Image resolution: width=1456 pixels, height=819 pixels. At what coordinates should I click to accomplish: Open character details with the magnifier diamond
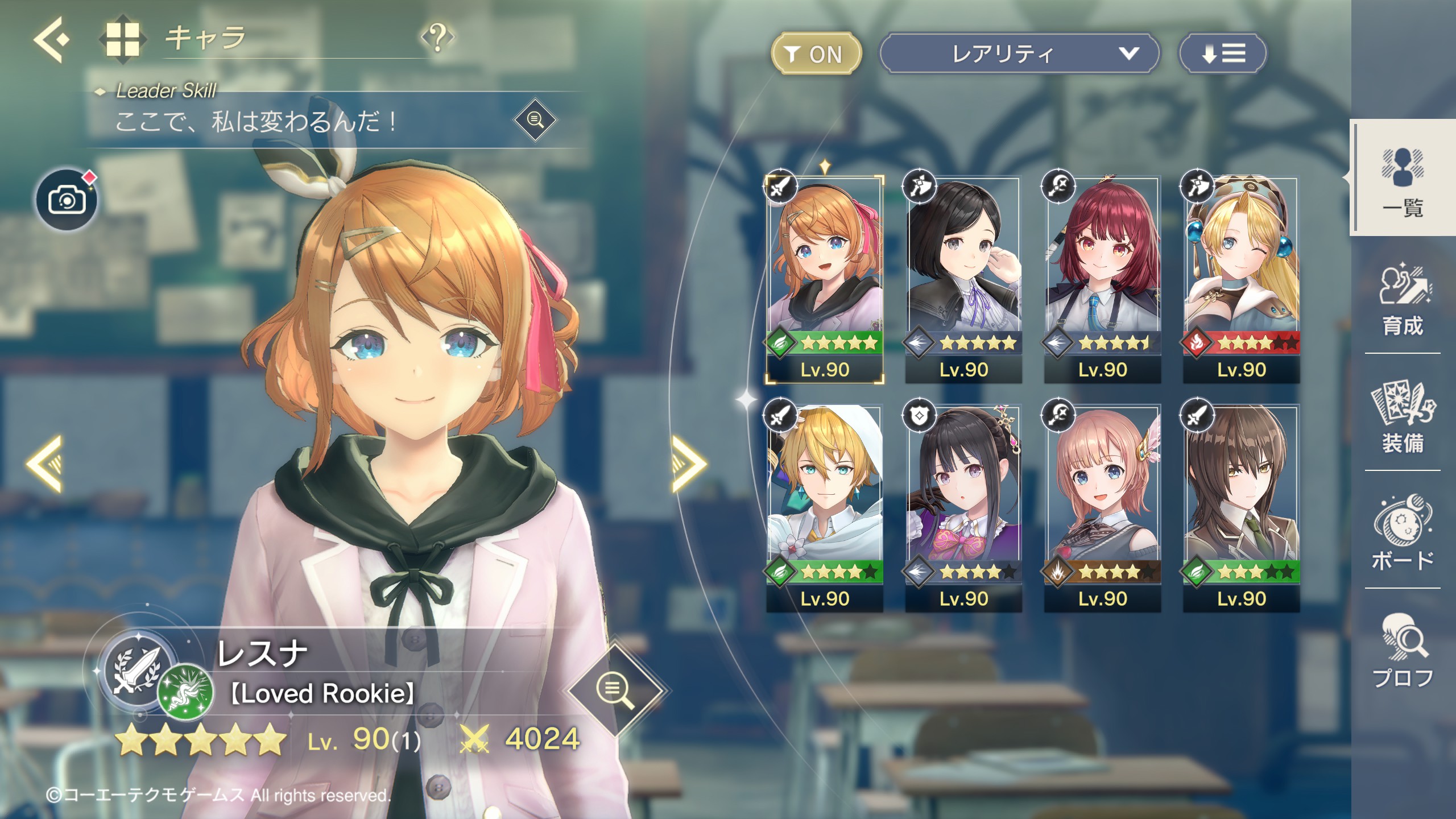tap(615, 690)
